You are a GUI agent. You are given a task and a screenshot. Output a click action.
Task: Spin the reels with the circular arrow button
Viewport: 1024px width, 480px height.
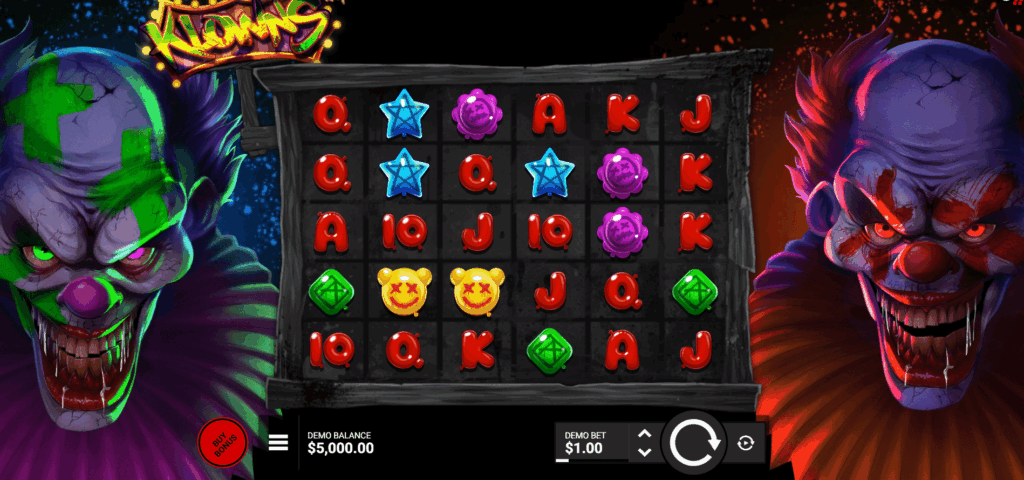click(x=694, y=442)
